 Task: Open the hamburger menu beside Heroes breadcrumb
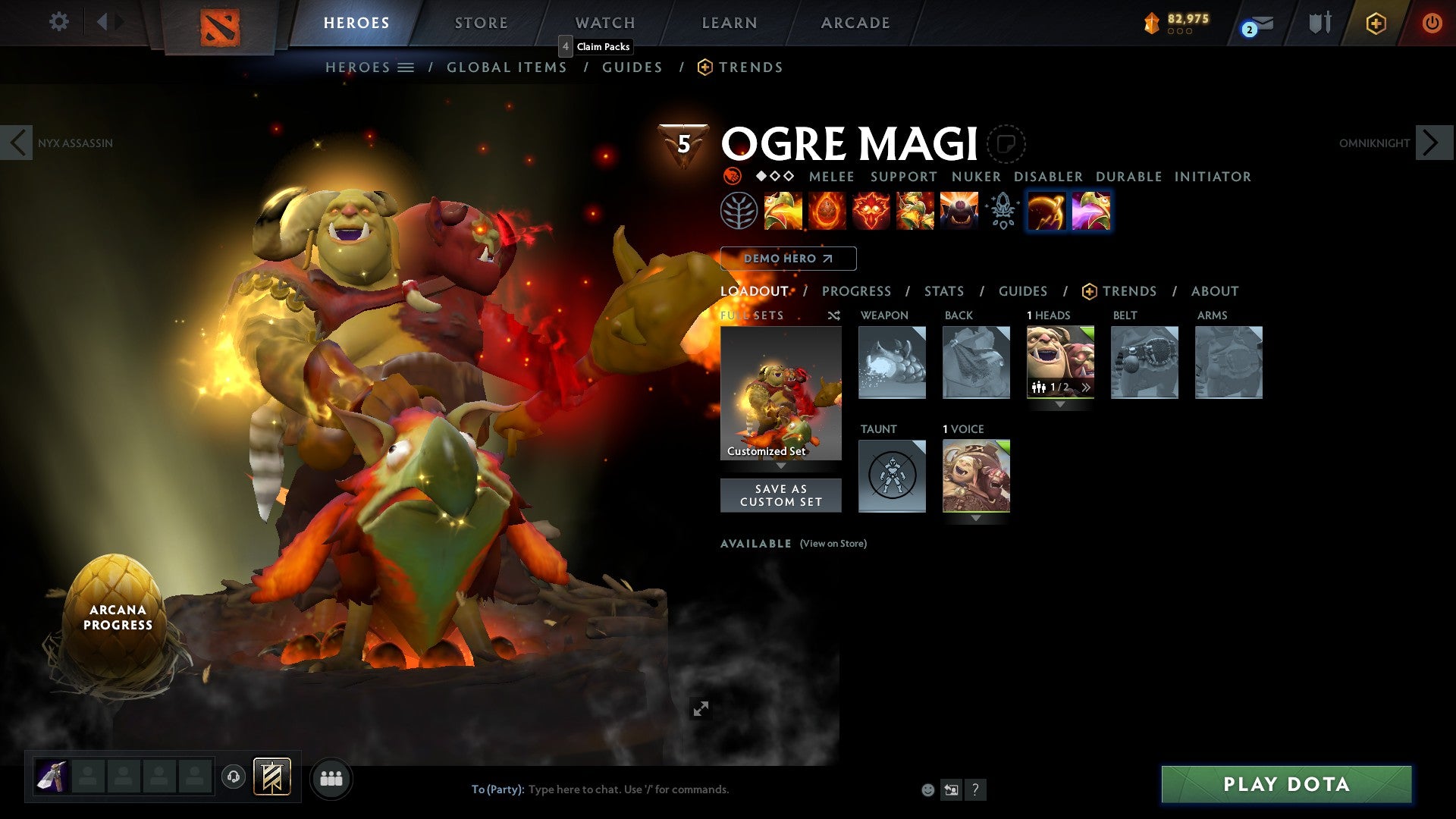(x=407, y=67)
